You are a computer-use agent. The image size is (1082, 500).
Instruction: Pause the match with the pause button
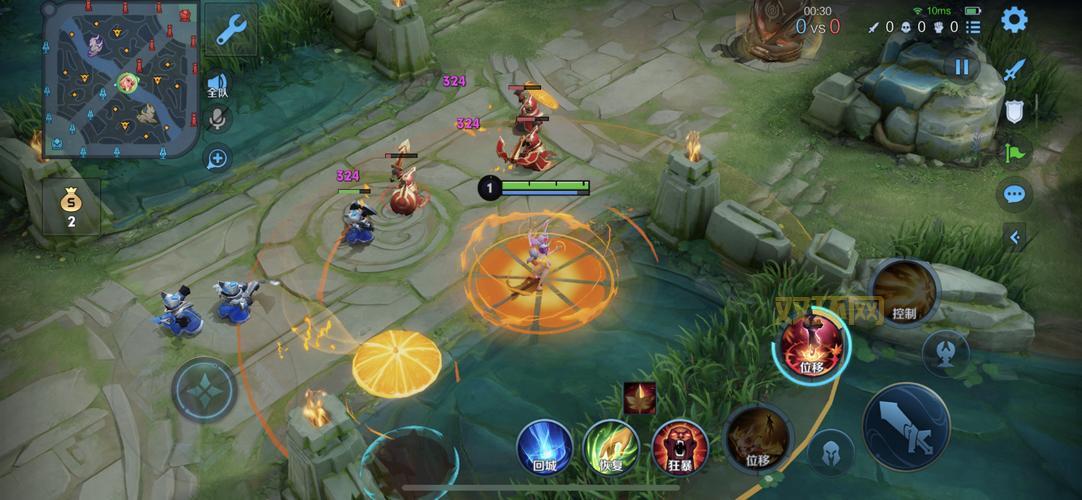click(961, 67)
